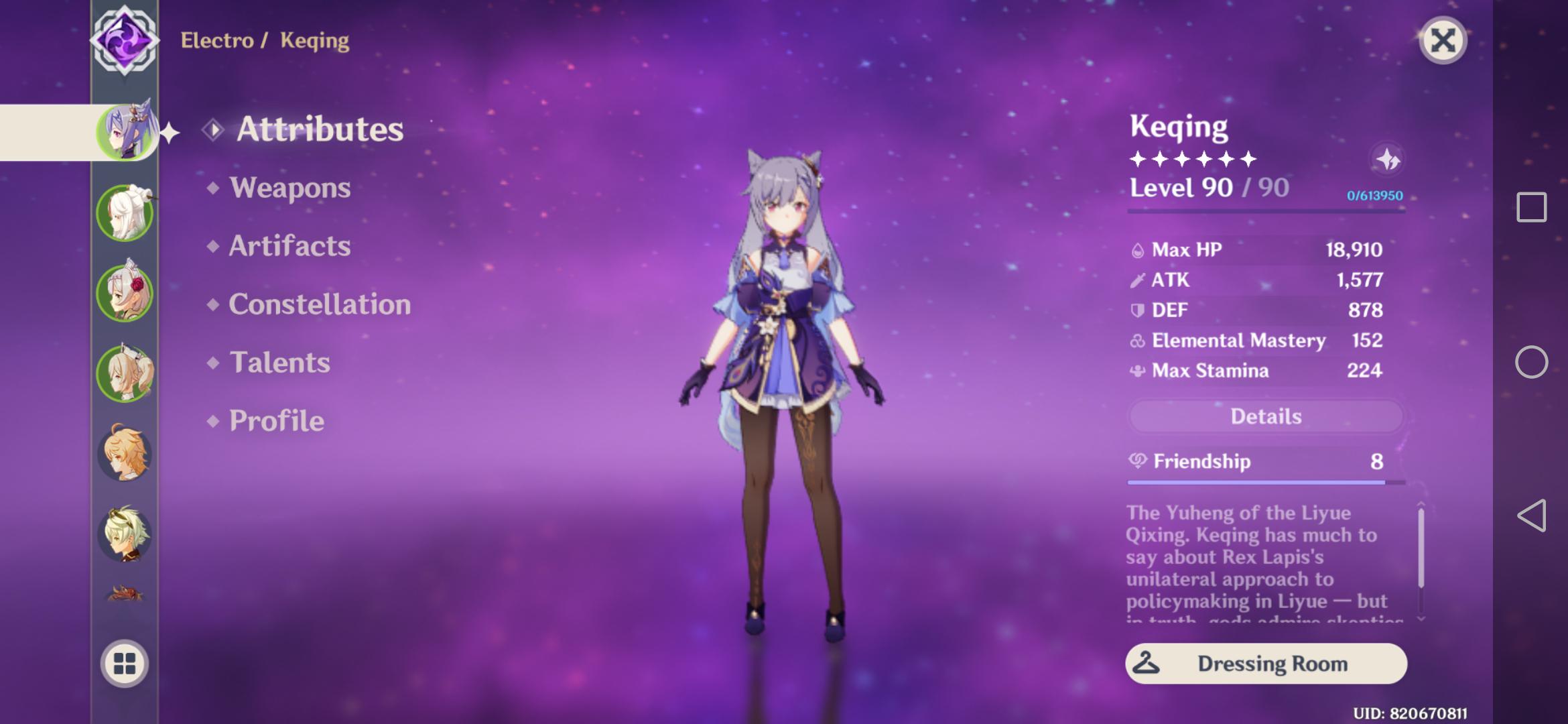
Task: Switch to the Weapons section
Action: (289, 188)
